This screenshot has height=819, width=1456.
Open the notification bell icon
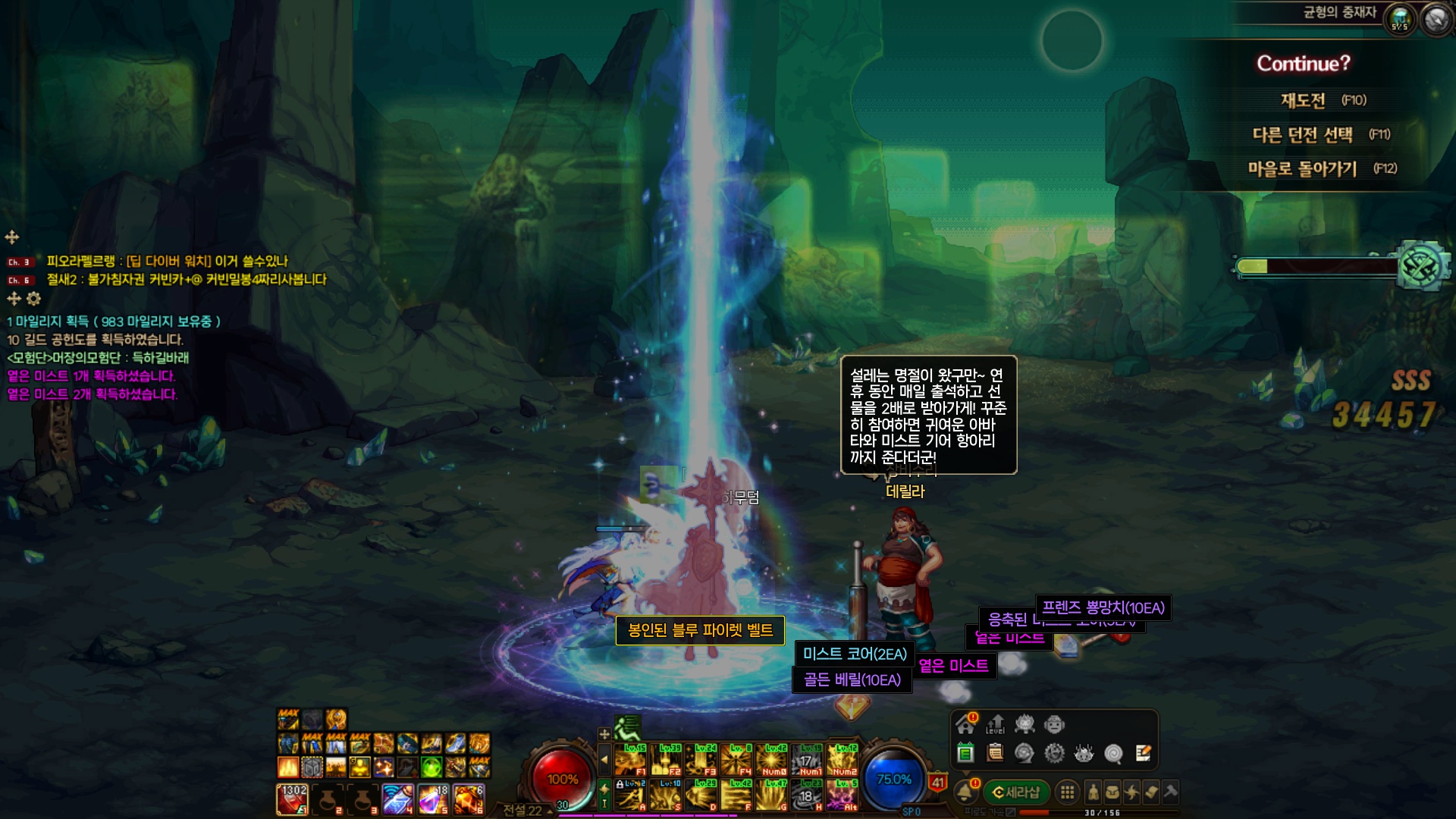(x=965, y=792)
